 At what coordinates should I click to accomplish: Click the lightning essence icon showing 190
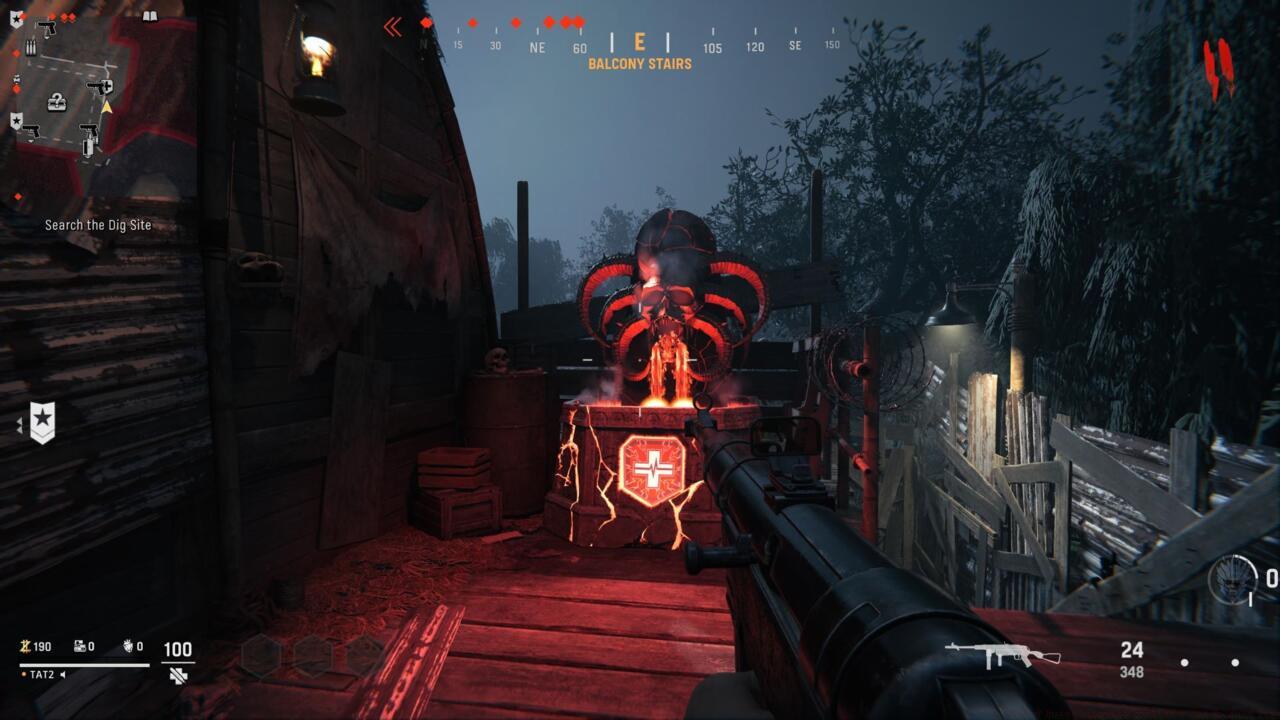pos(25,646)
